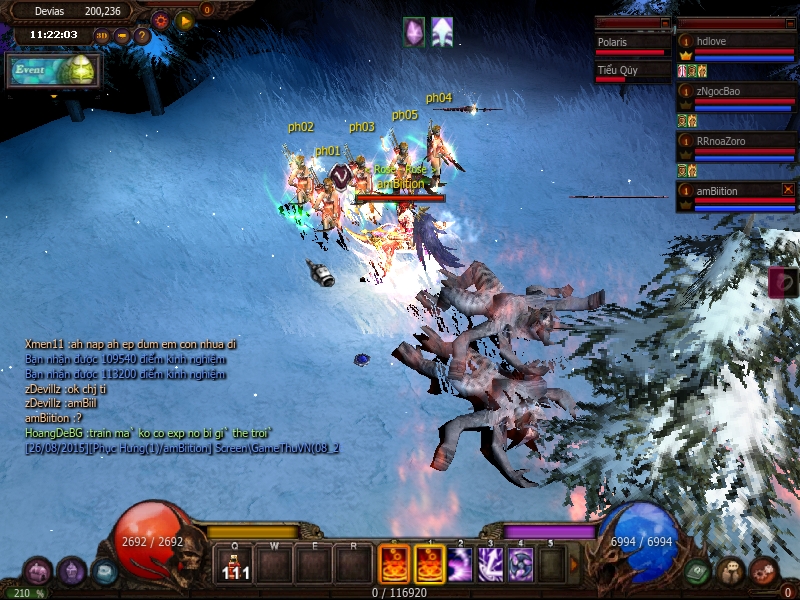
Task: Toggle the 3D camera button
Action: [102, 36]
